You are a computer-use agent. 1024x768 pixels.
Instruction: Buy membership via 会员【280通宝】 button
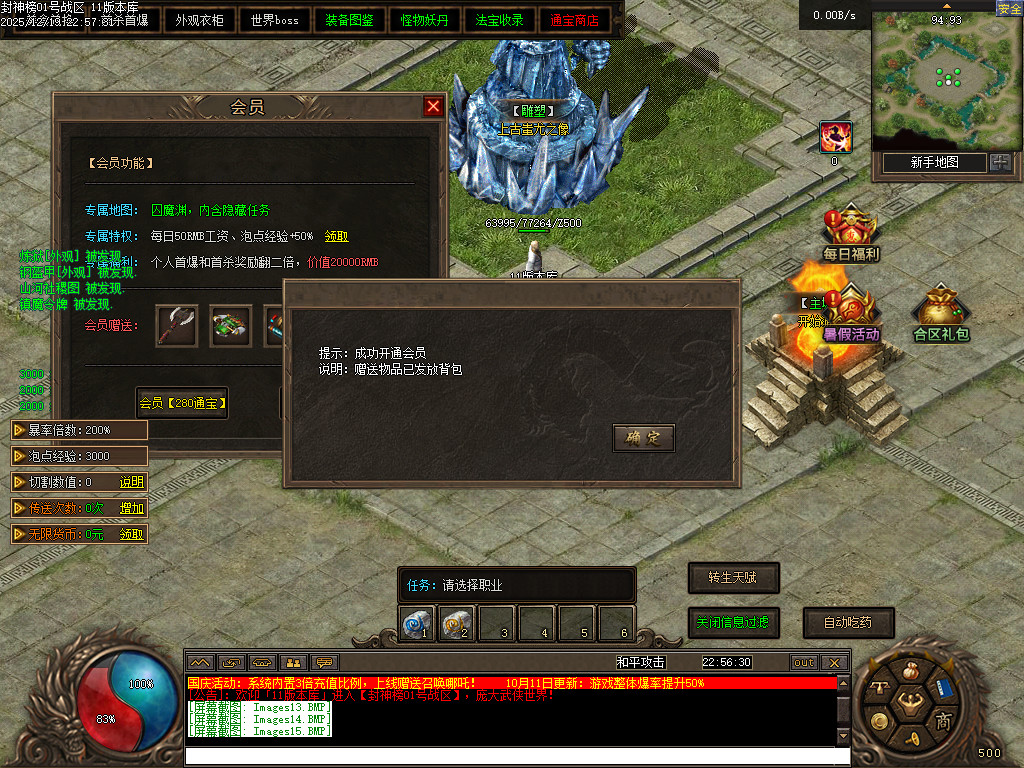click(183, 403)
